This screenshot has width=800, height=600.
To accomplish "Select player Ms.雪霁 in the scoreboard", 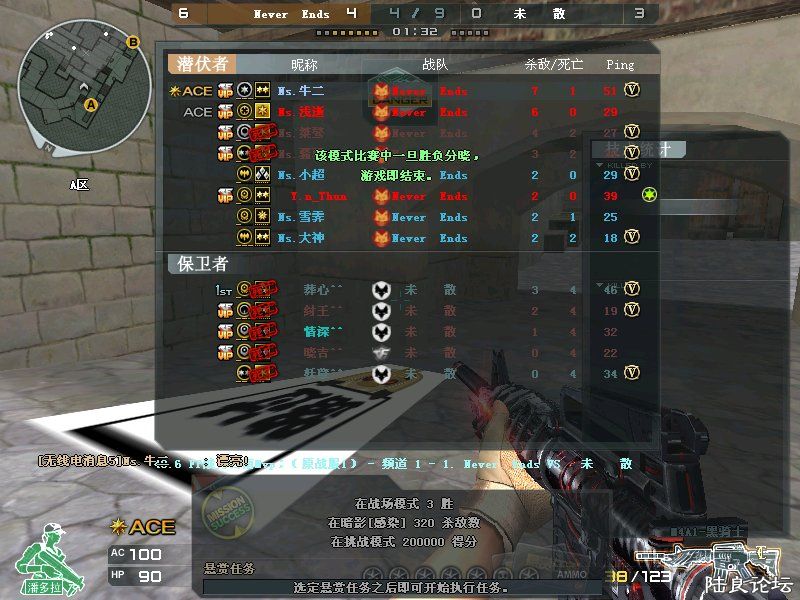I will (x=300, y=217).
